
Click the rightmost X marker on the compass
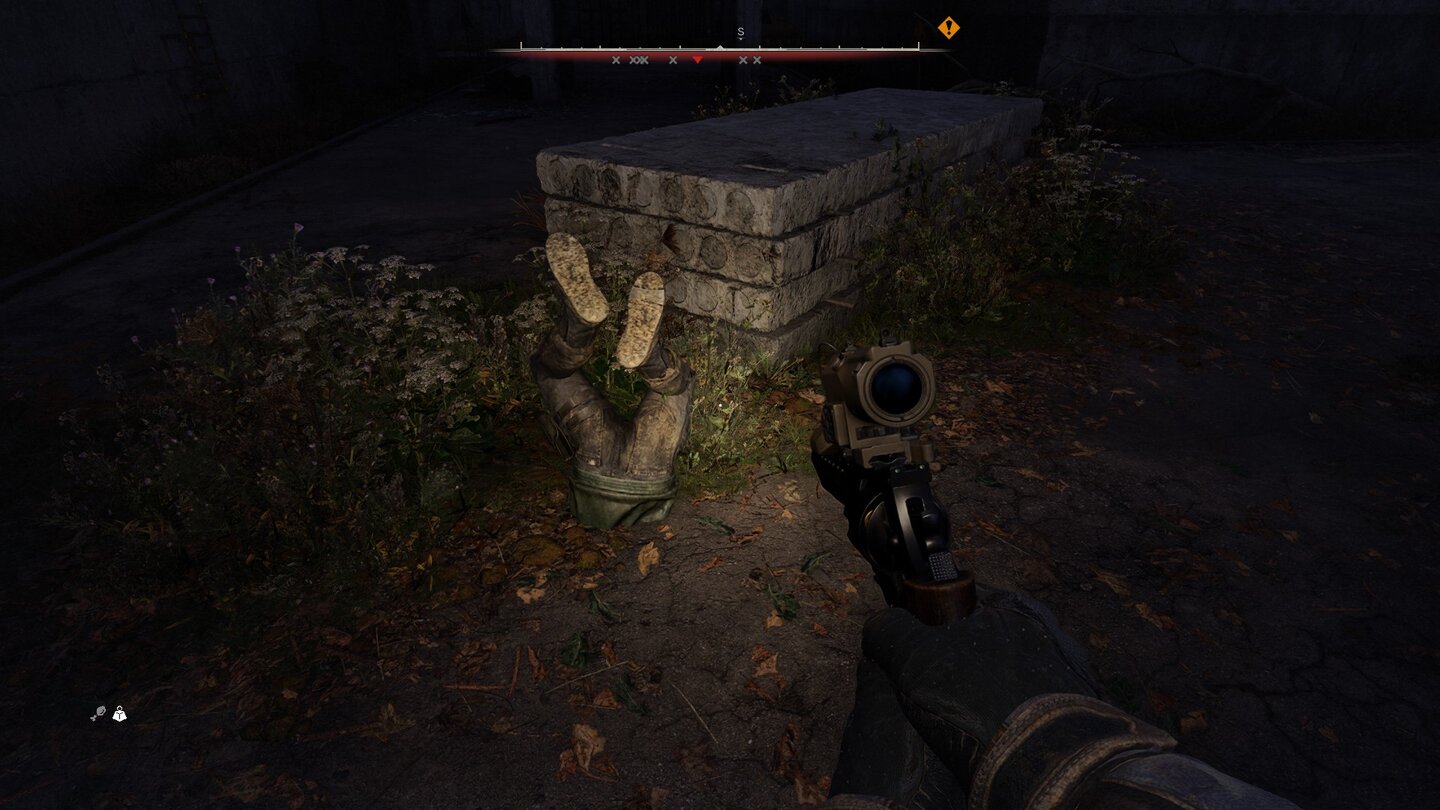pyautogui.click(x=757, y=60)
